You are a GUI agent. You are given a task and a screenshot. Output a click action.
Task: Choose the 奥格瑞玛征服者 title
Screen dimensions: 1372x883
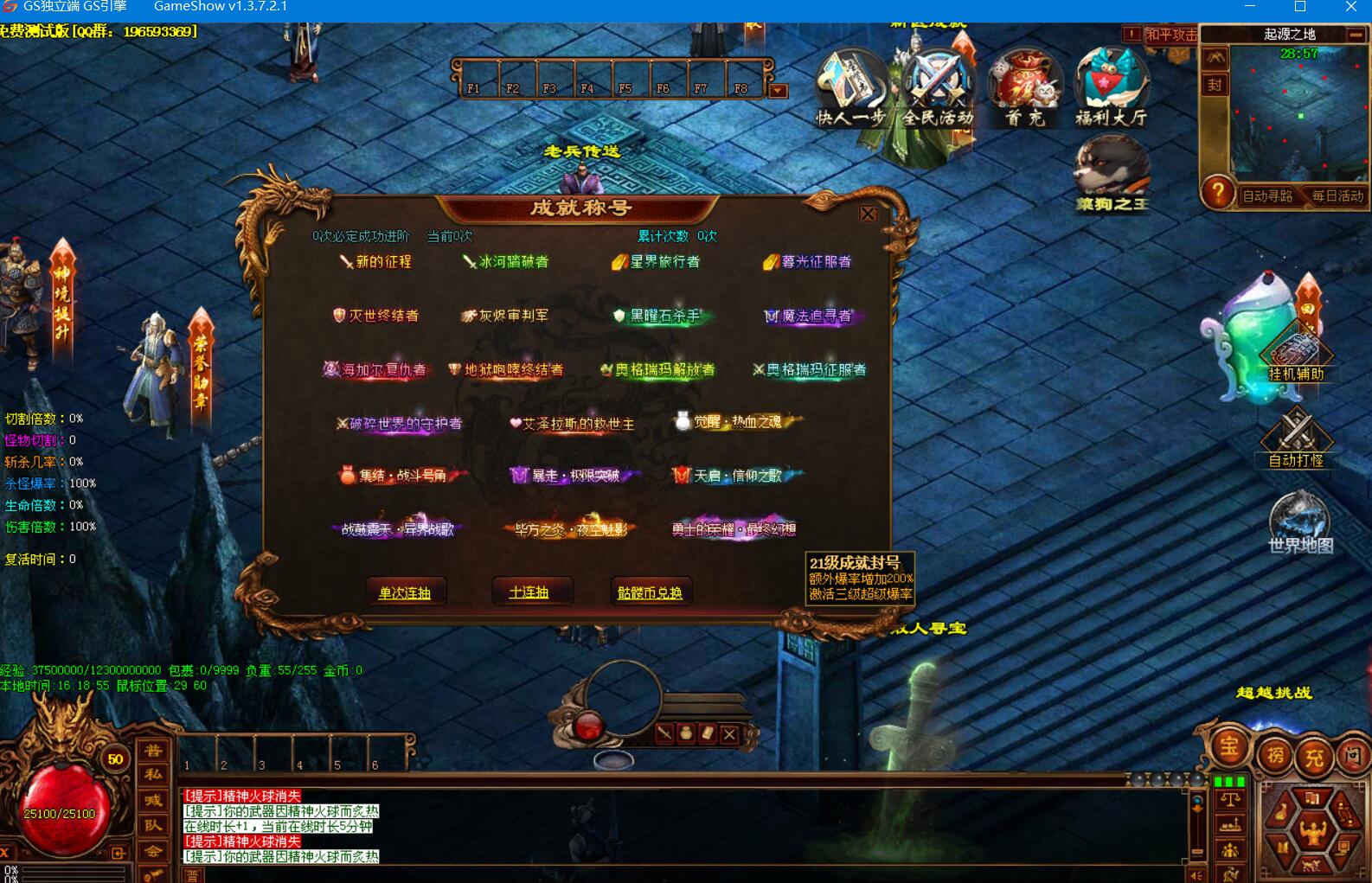(x=810, y=370)
